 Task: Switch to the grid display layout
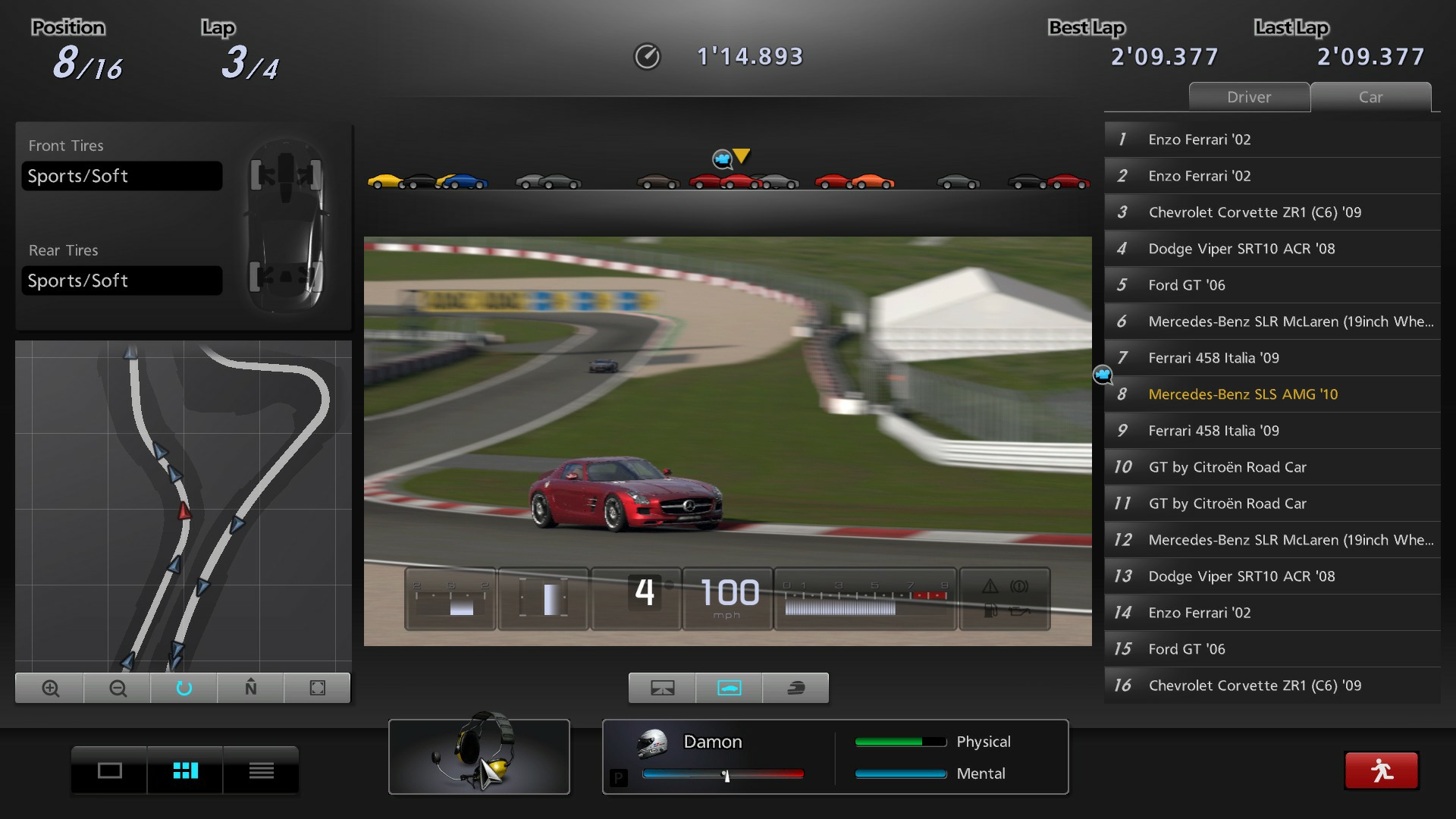(184, 770)
